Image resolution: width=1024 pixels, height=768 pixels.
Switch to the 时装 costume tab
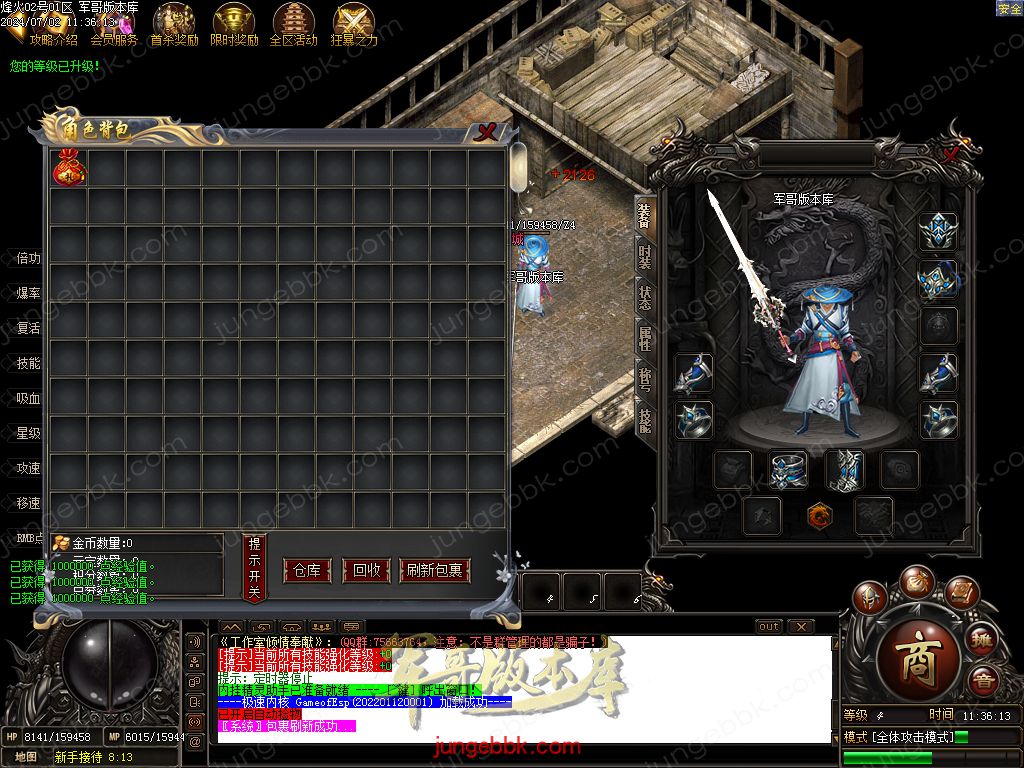coord(645,257)
